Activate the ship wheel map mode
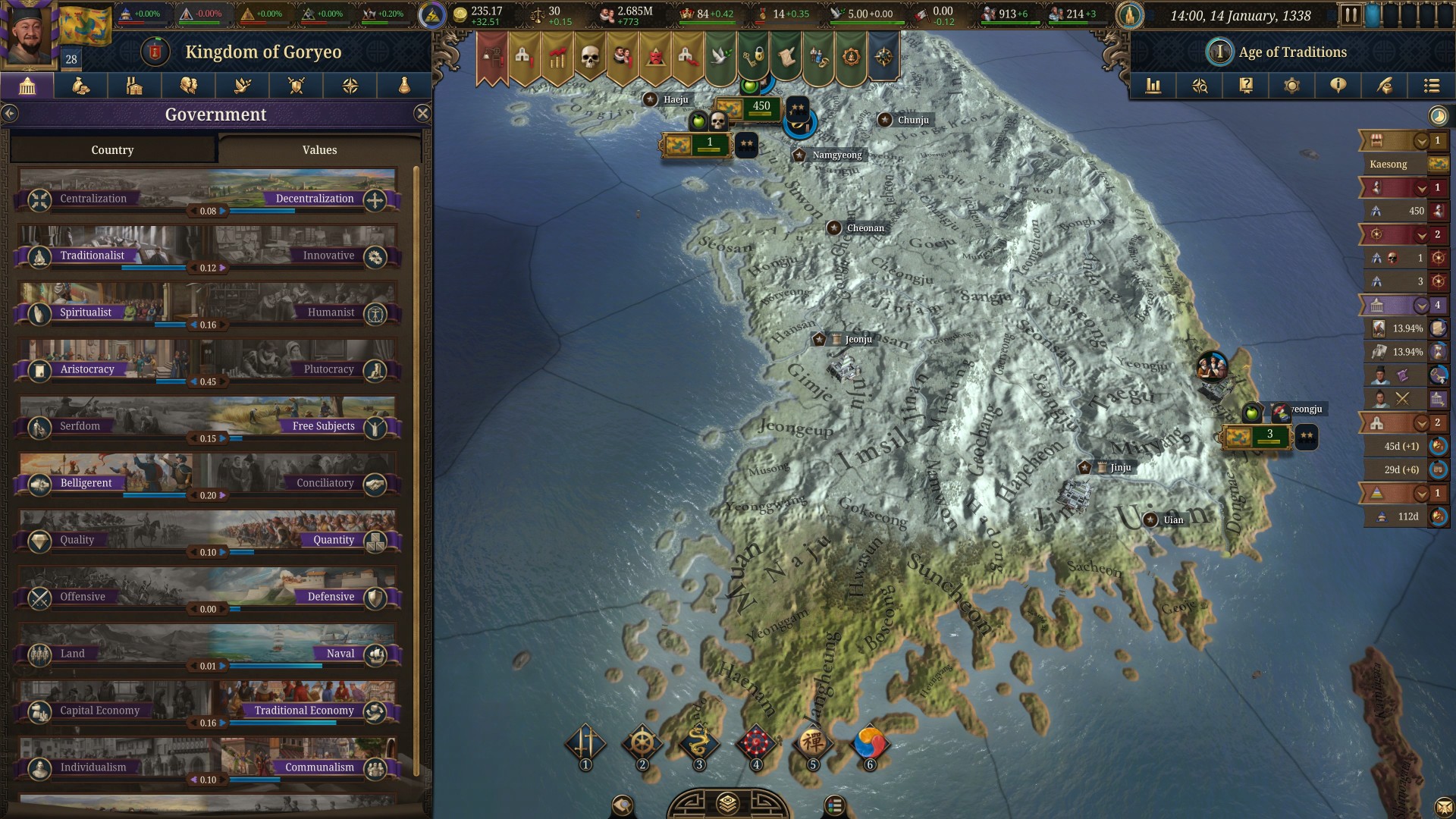 coord(642,743)
